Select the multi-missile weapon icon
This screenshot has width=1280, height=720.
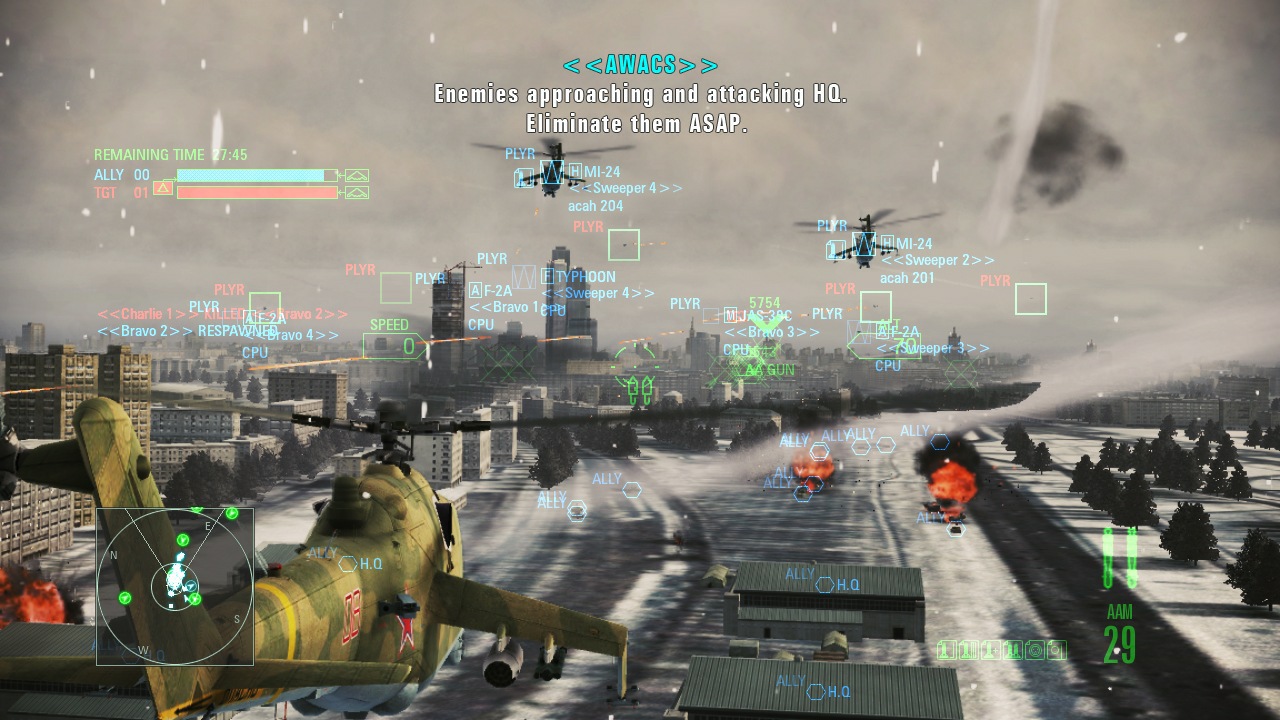pos(969,650)
